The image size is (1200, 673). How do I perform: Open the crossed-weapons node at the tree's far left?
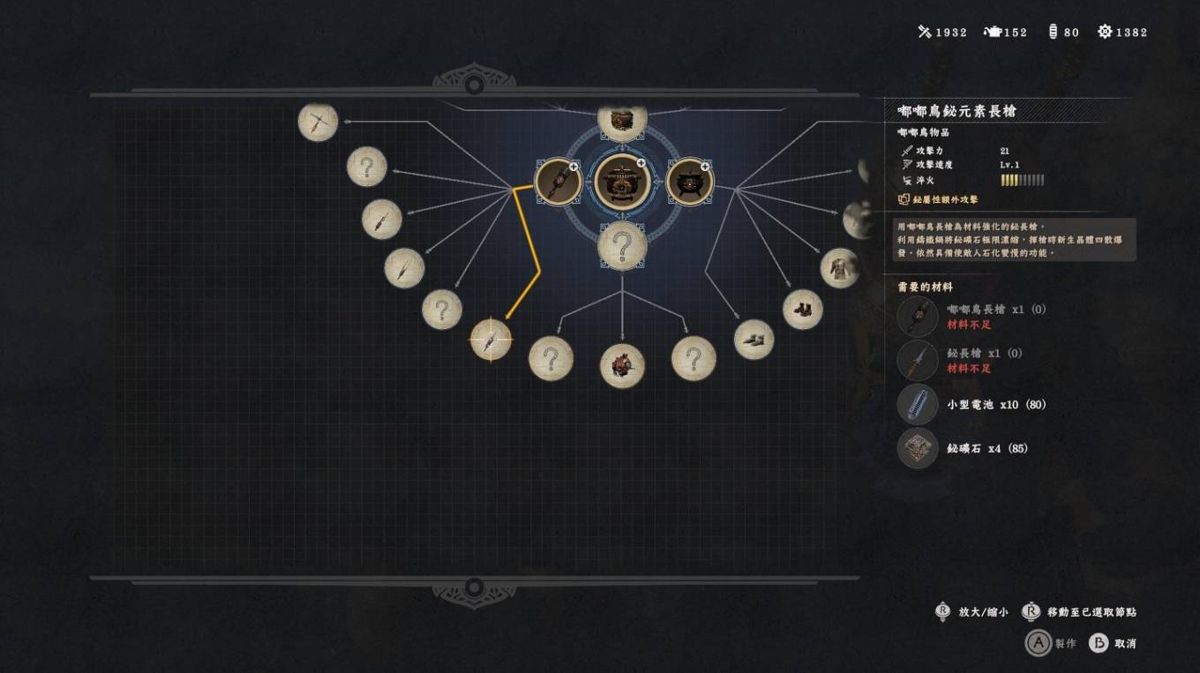(x=318, y=122)
